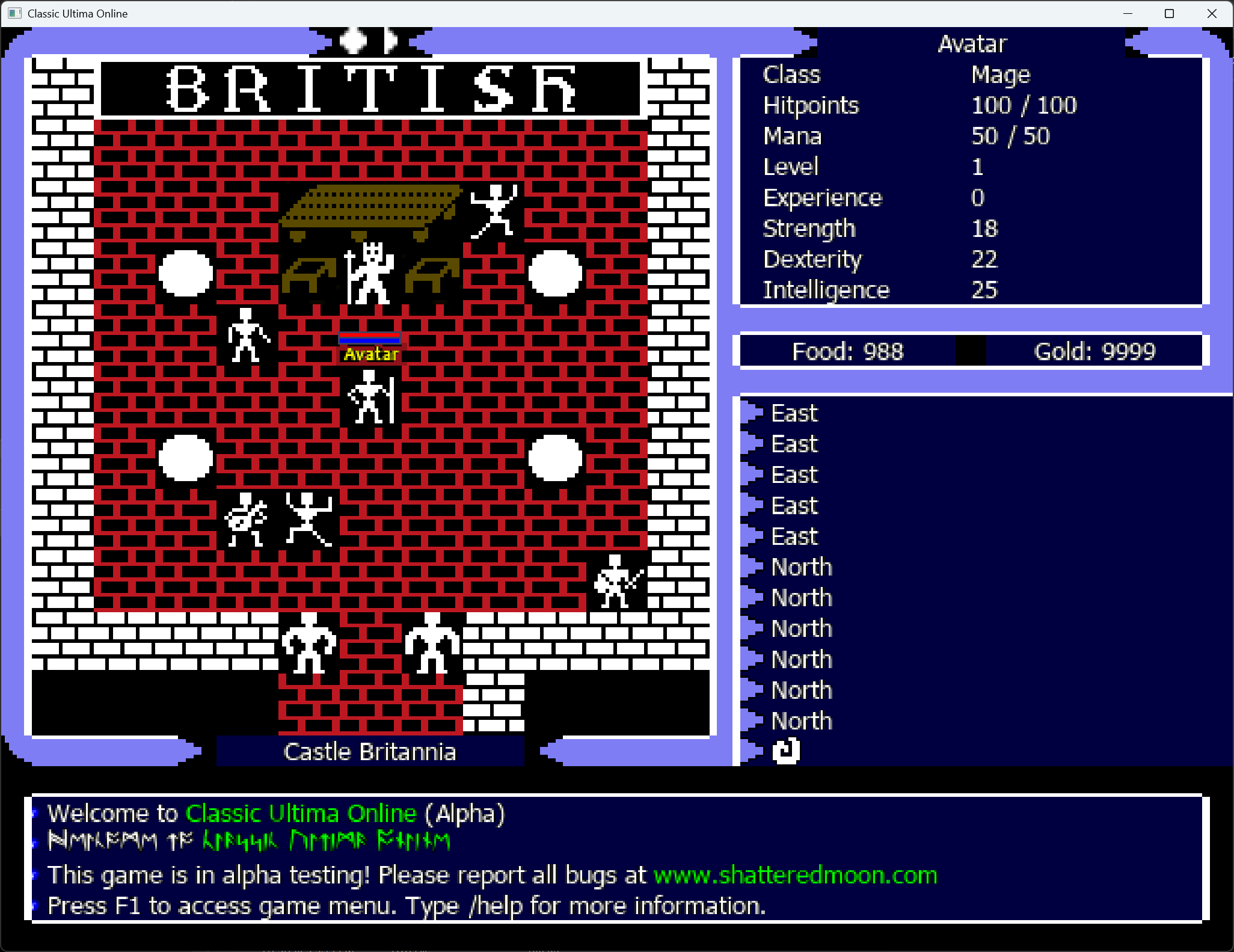Close the Classic Ultima Online window

(x=1212, y=13)
